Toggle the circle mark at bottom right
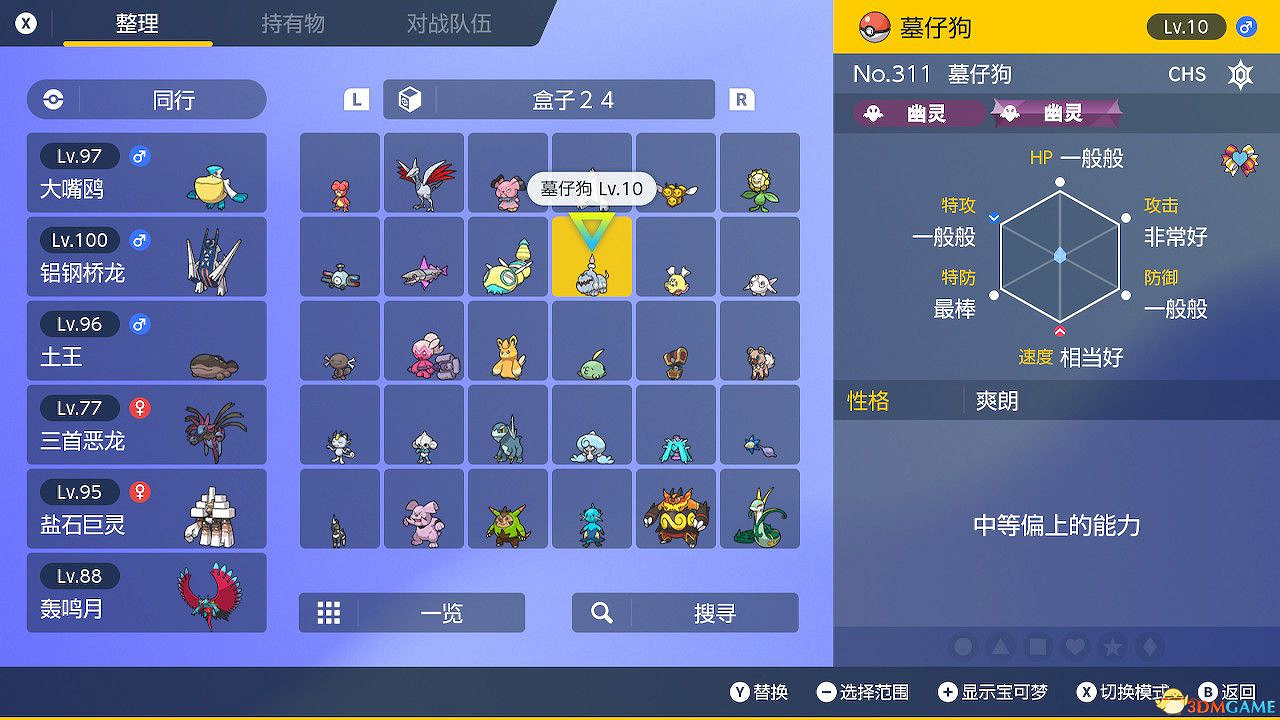 click(962, 647)
